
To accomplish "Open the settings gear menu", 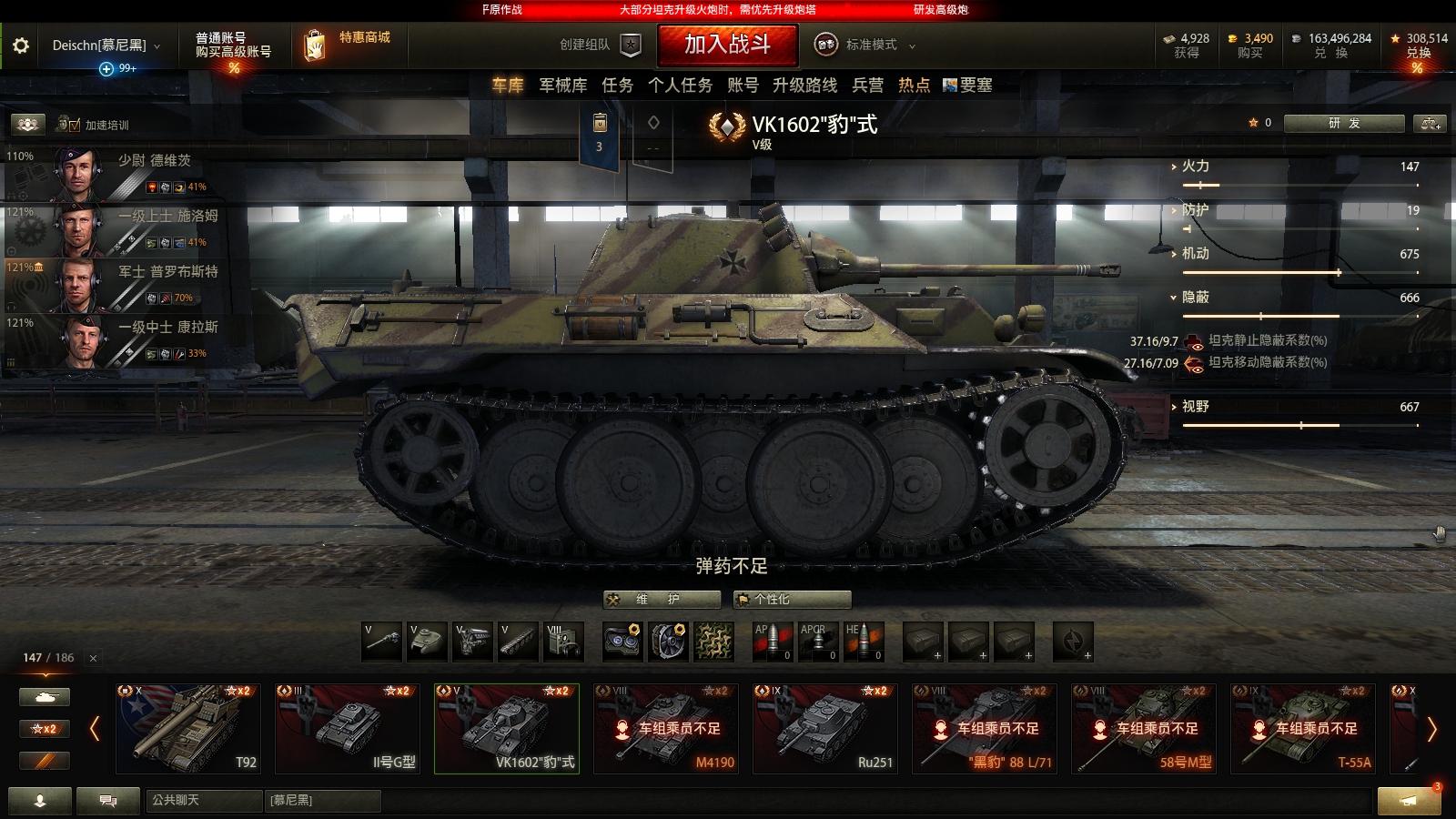I will click(x=19, y=45).
